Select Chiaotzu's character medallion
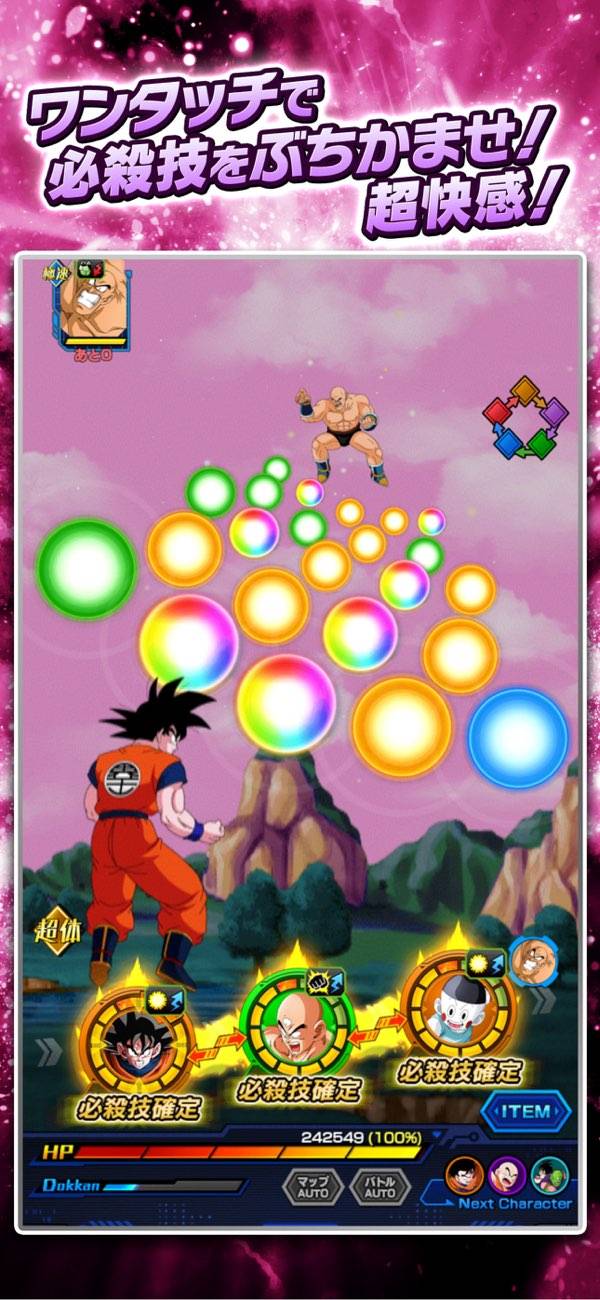 pos(457,1006)
